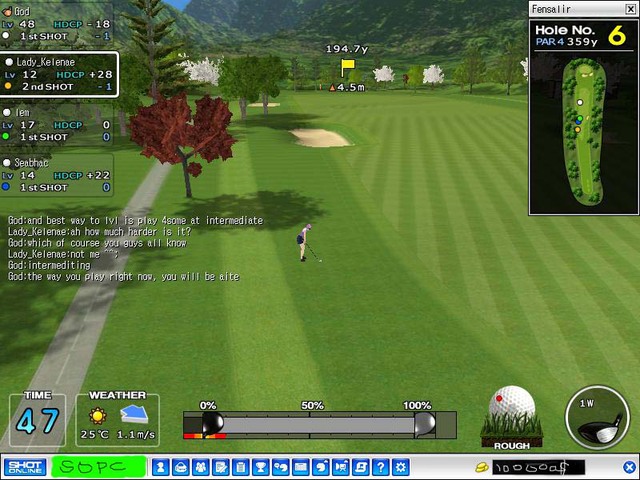
Task: Open the trophy icon in the toolbar
Action: tap(260, 467)
